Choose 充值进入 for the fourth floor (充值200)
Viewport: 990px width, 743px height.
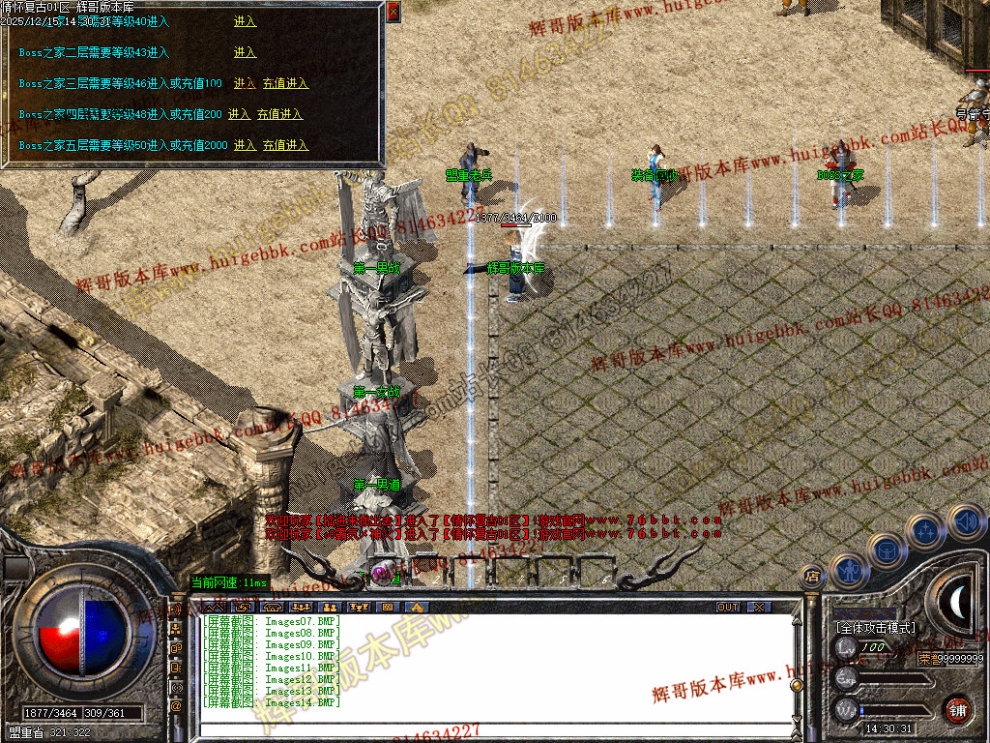click(280, 114)
